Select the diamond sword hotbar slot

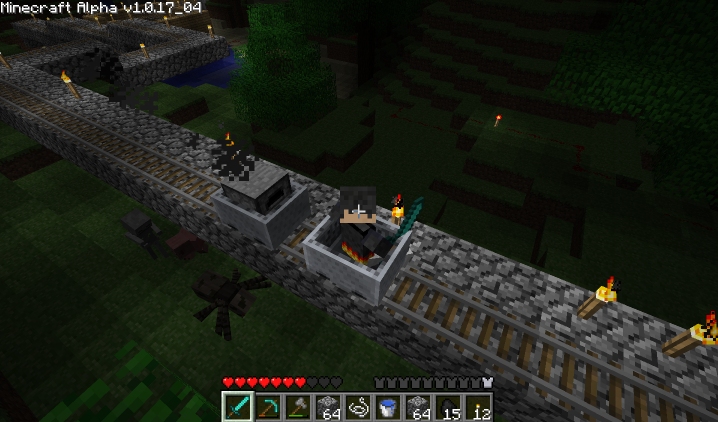pos(238,407)
